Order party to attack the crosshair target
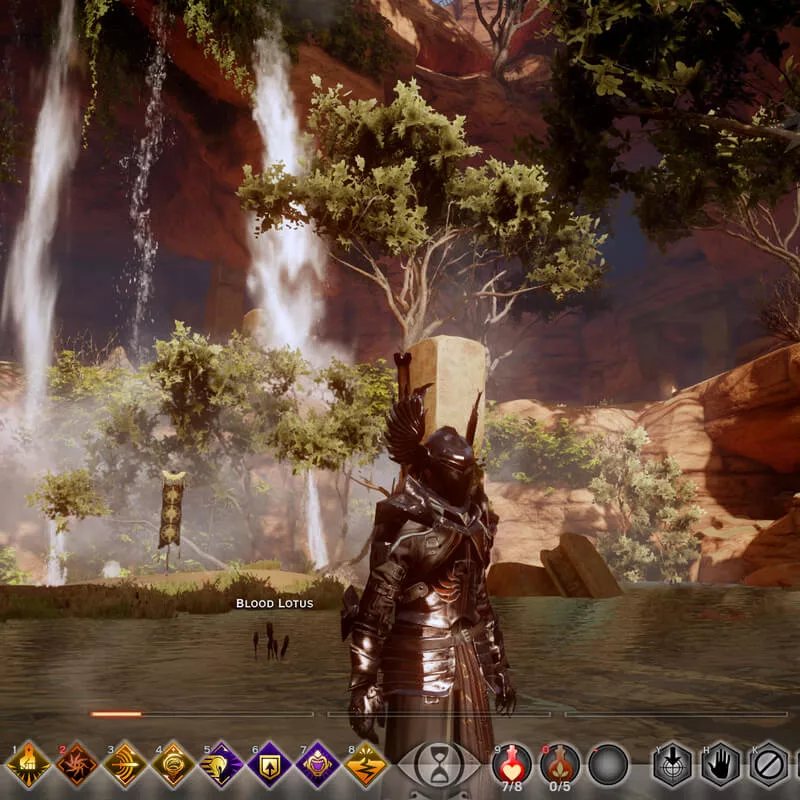800x800 pixels. pos(673,765)
